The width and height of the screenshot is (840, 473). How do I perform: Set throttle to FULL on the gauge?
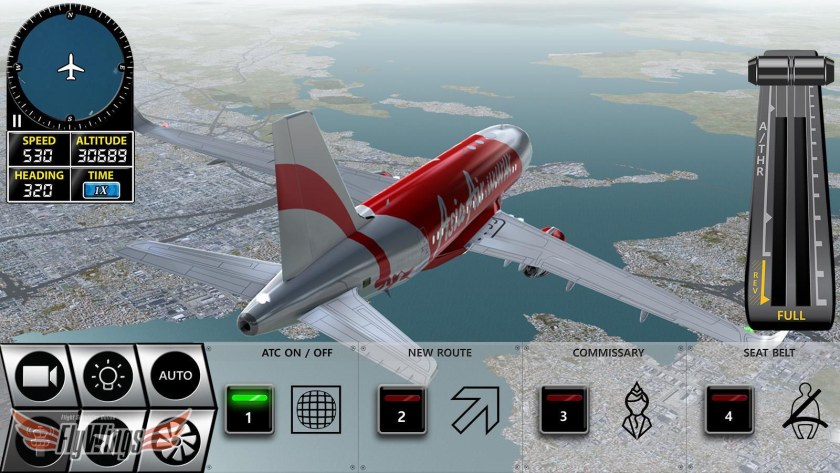pyautogui.click(x=792, y=315)
